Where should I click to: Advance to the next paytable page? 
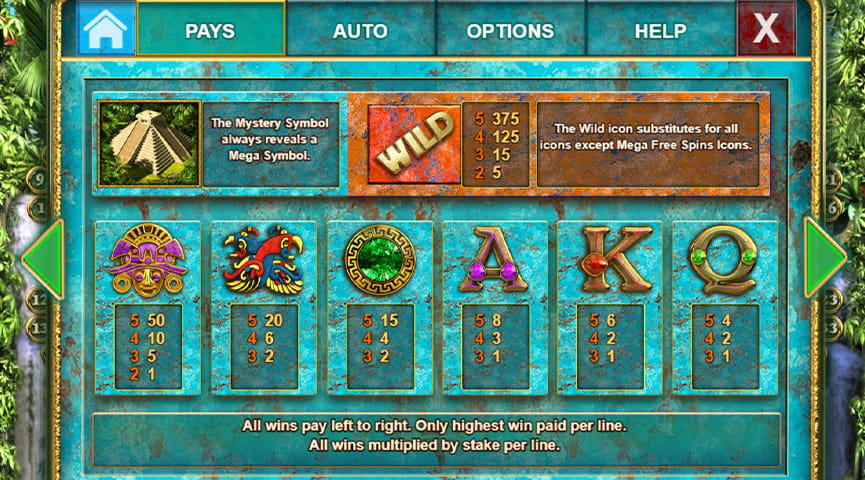pos(824,258)
